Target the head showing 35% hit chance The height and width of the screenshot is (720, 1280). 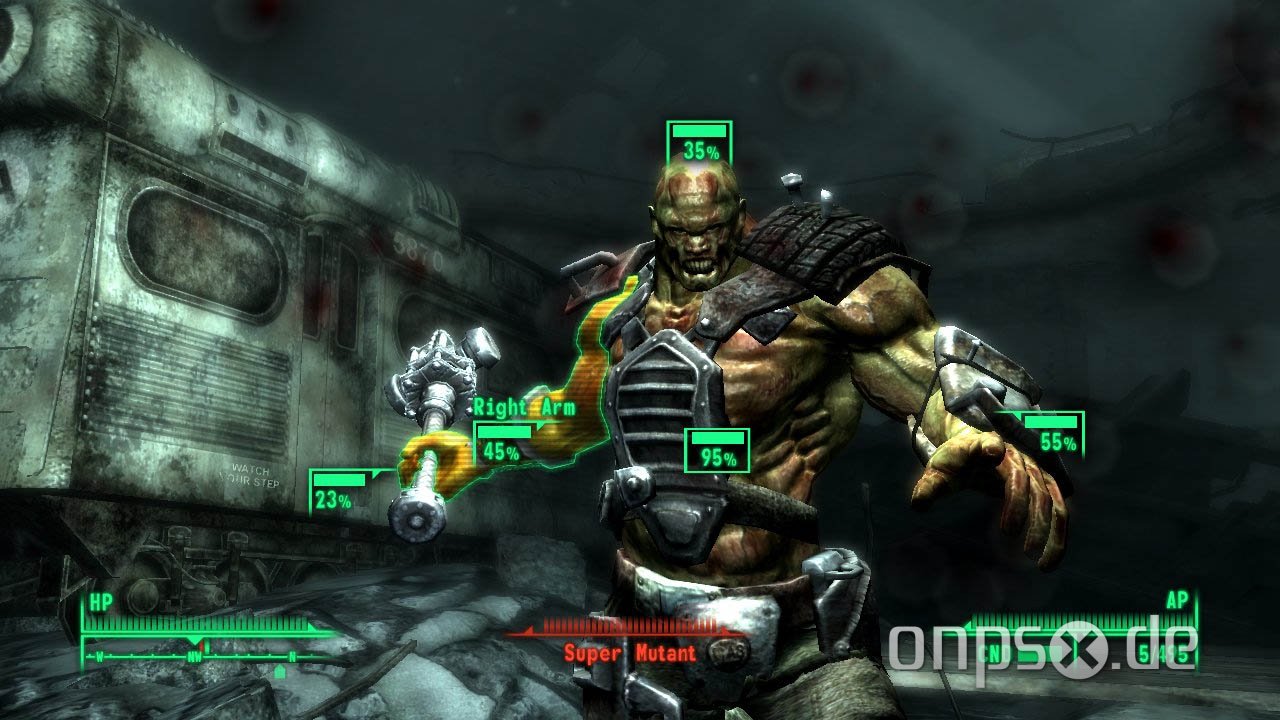(701, 141)
